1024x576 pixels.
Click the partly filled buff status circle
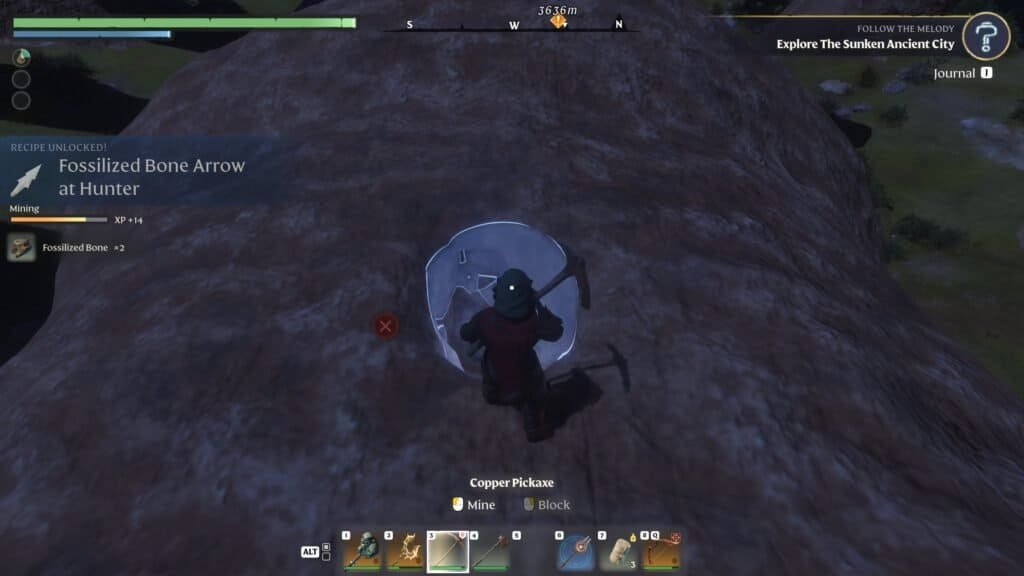click(21, 58)
